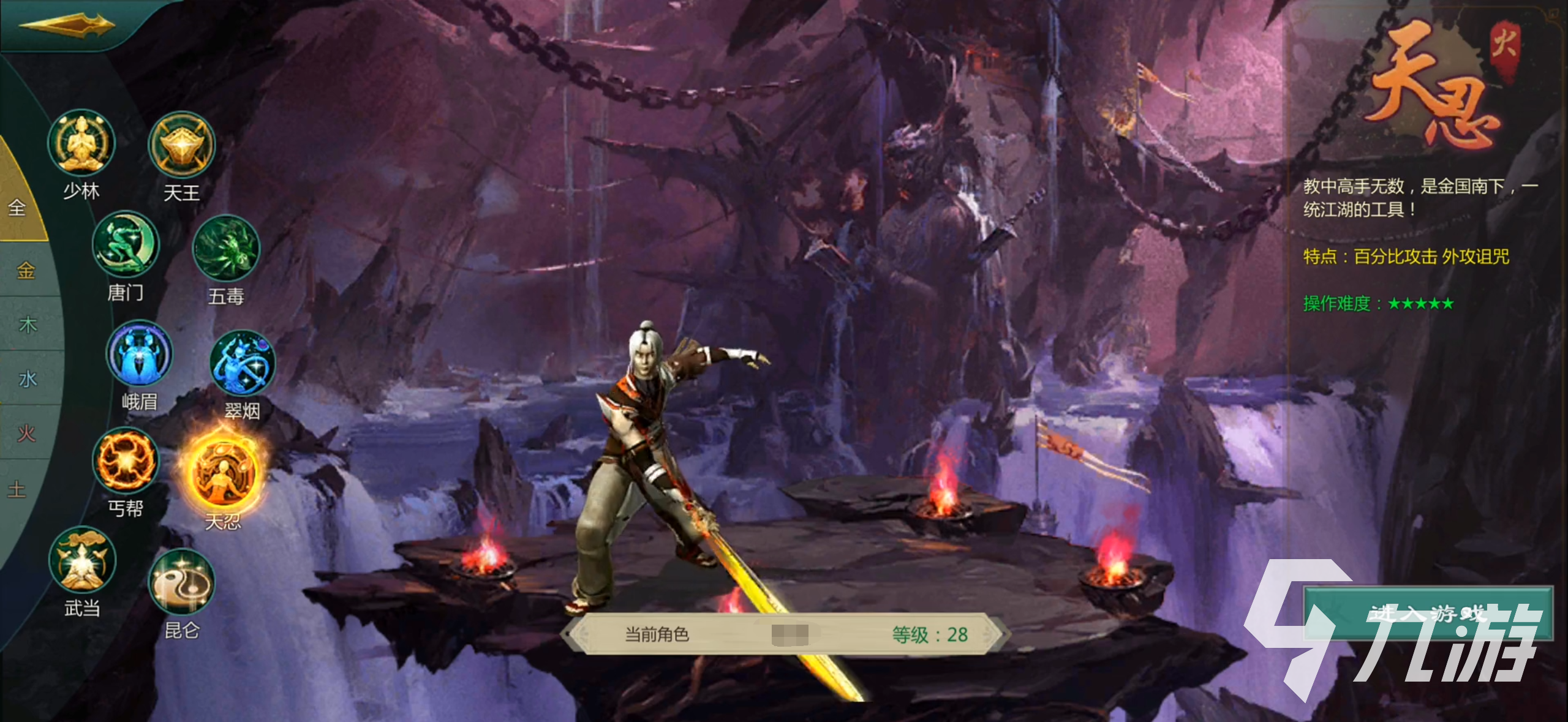The image size is (1568, 722).
Task: Click the golden back arrow
Action: click(x=66, y=25)
